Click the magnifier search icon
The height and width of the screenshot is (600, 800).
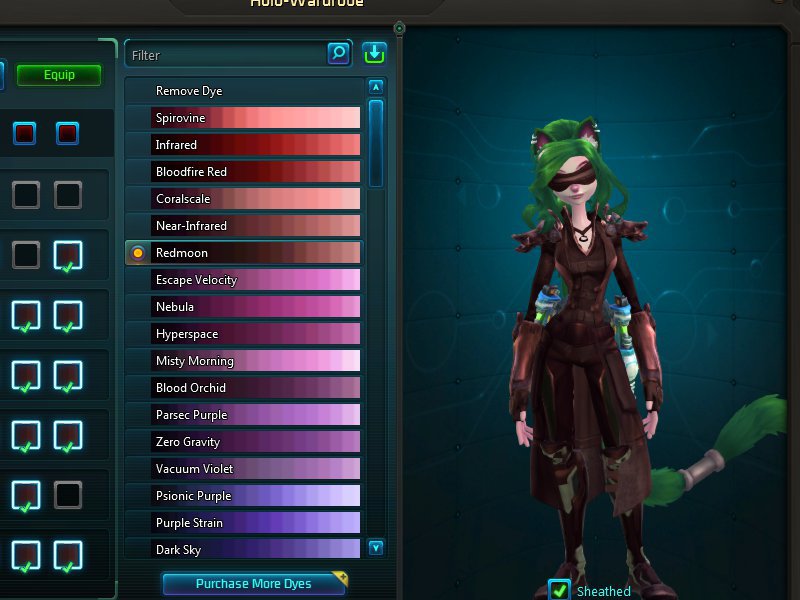[339, 53]
